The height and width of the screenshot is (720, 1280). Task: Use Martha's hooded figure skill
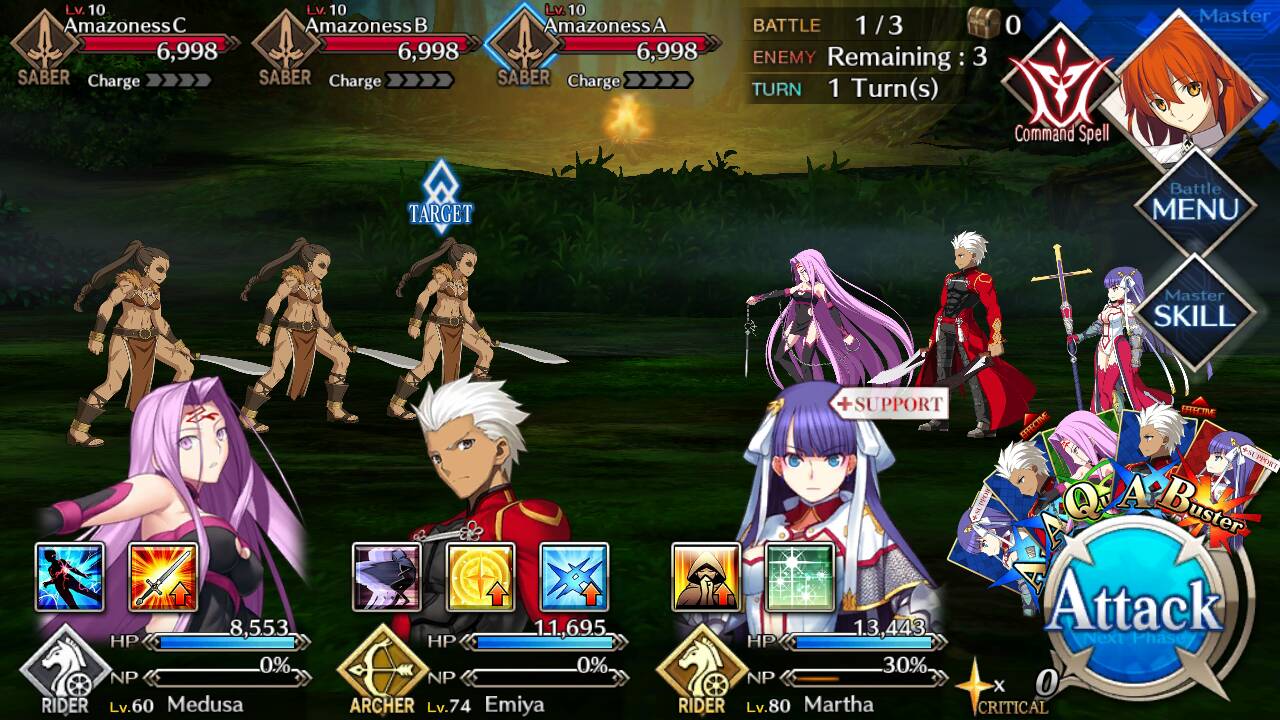[x=706, y=577]
